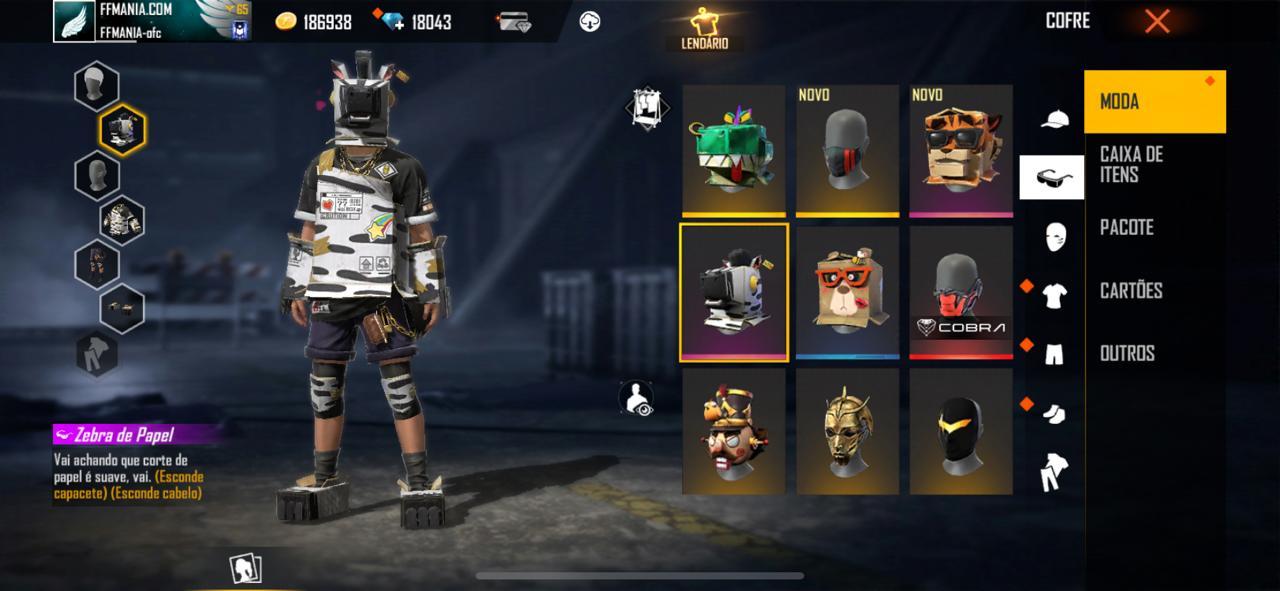Select the sunglasses category filter
This screenshot has height=591, width=1280.
(1052, 178)
